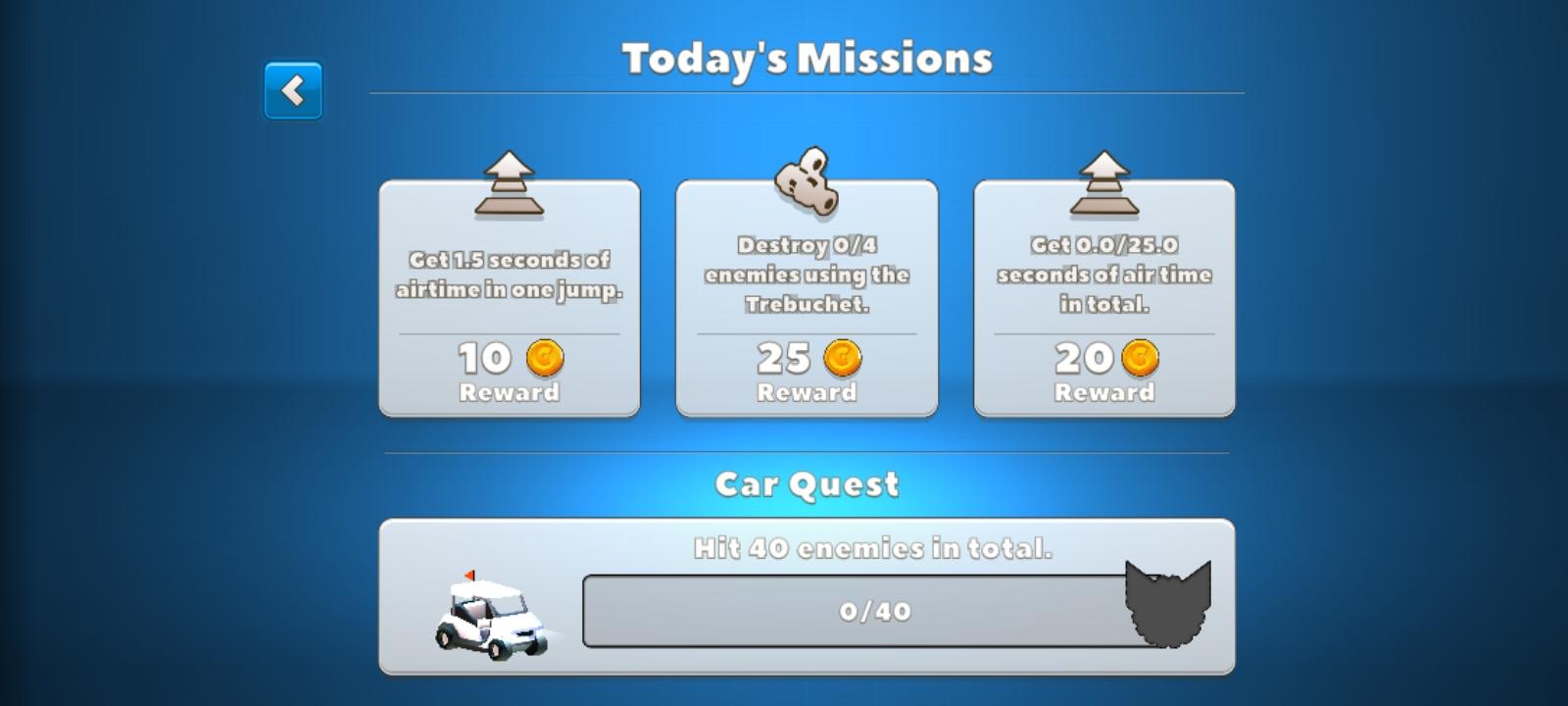Select the Today's Missions heading
The height and width of the screenshot is (706, 1568).
tap(806, 58)
